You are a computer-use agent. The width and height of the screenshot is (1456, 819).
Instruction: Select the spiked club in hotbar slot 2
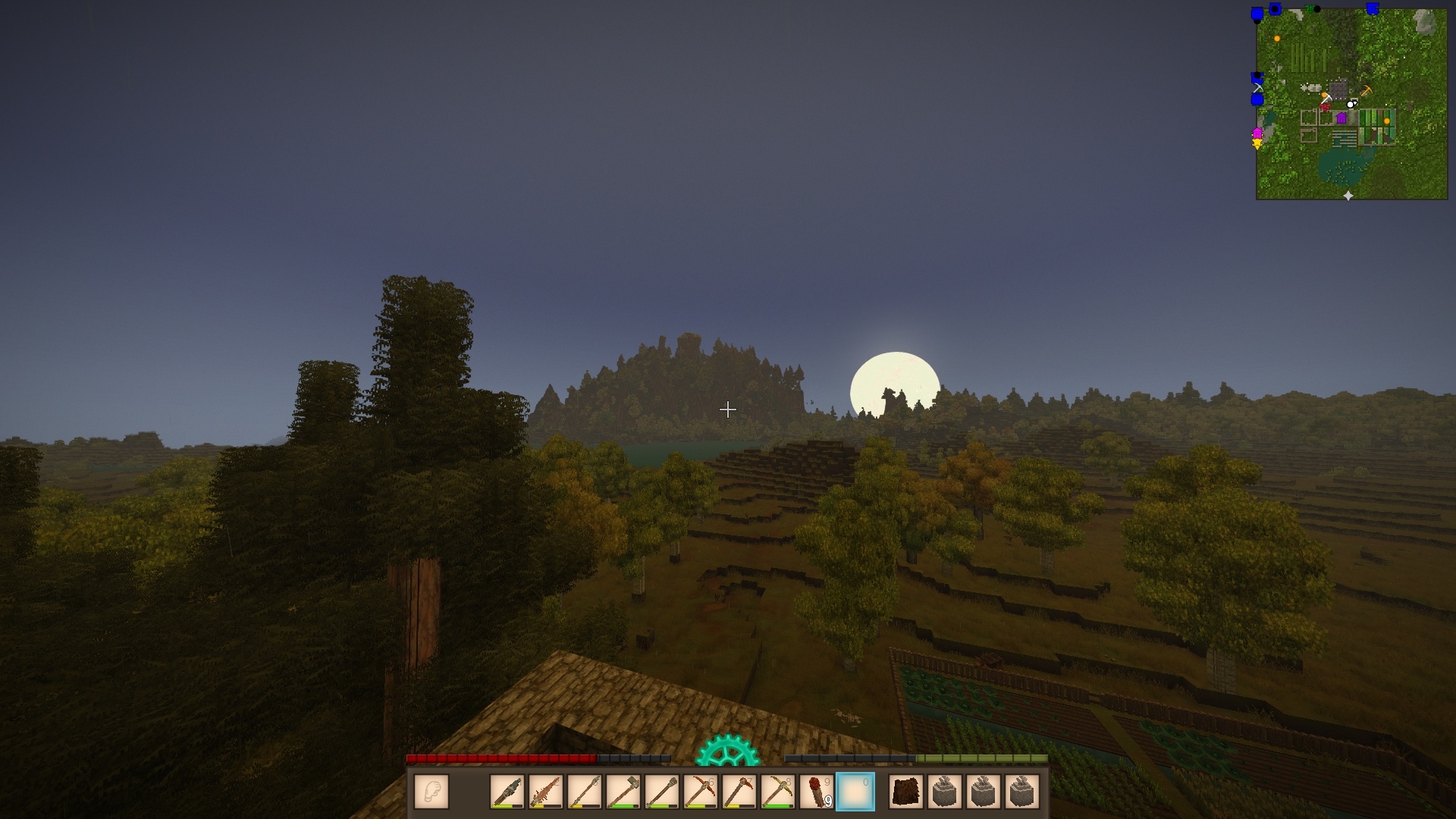546,792
